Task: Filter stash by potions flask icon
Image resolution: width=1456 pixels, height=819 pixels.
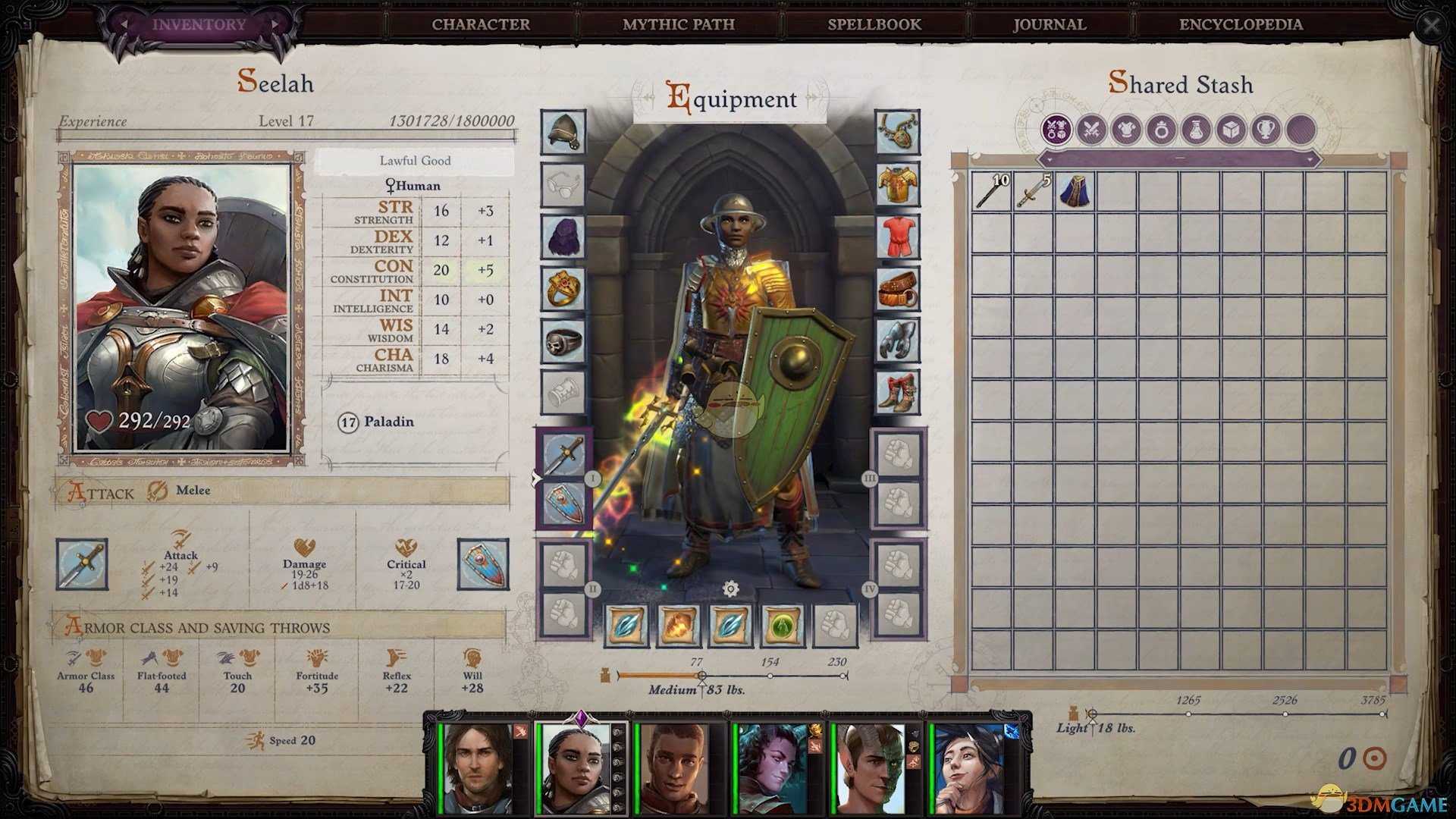Action: click(1196, 130)
